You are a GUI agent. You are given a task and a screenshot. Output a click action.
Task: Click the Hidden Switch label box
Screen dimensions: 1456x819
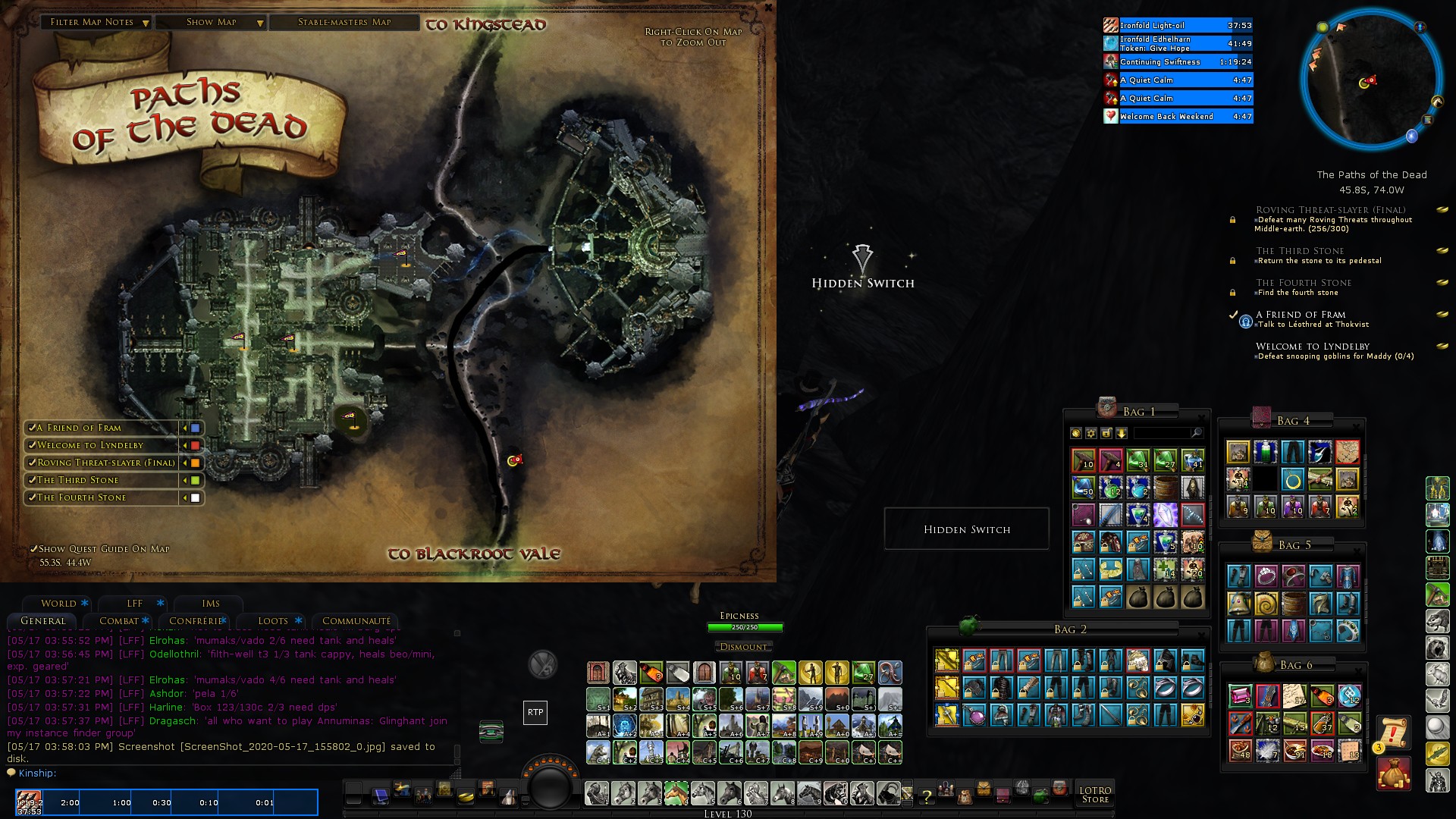point(967,529)
